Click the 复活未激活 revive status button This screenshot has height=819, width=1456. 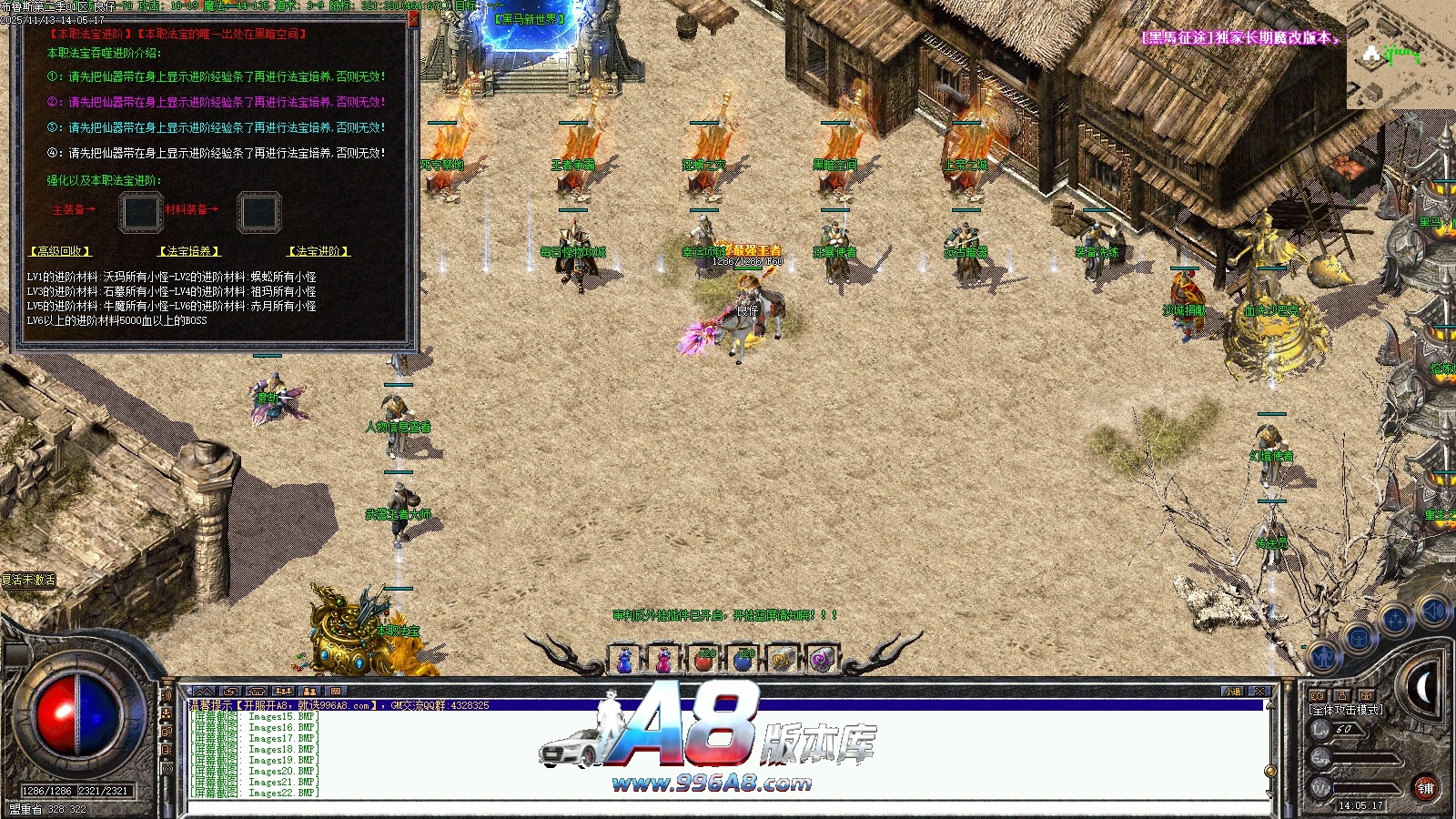coord(28,580)
